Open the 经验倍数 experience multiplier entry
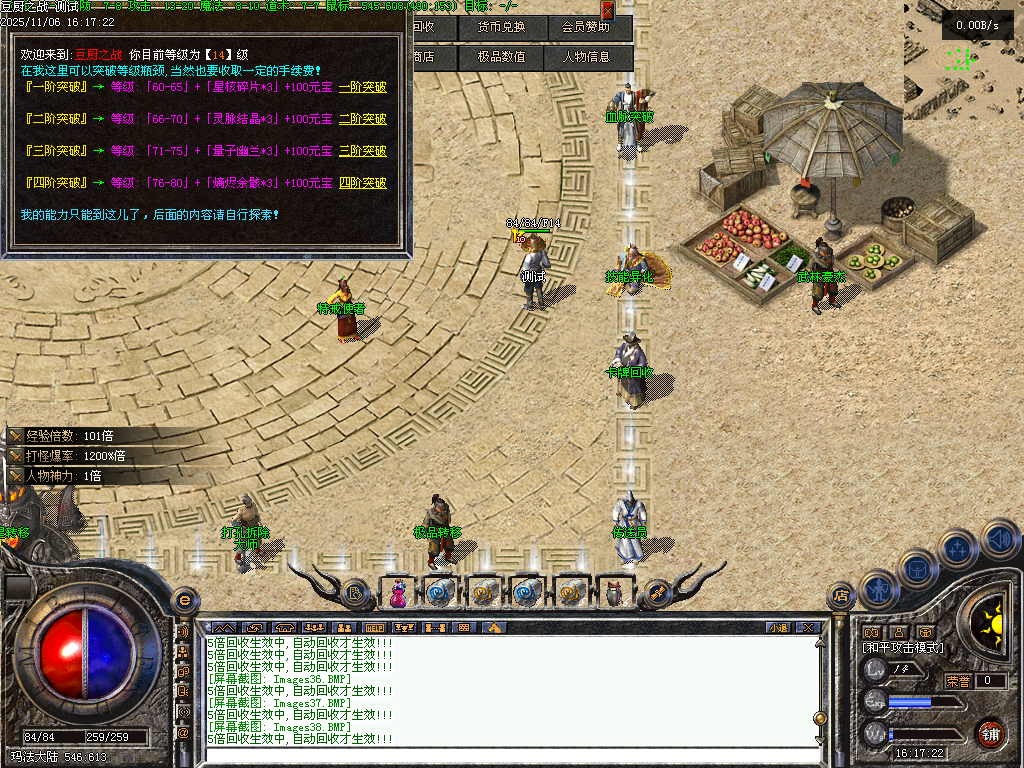 tap(65, 436)
